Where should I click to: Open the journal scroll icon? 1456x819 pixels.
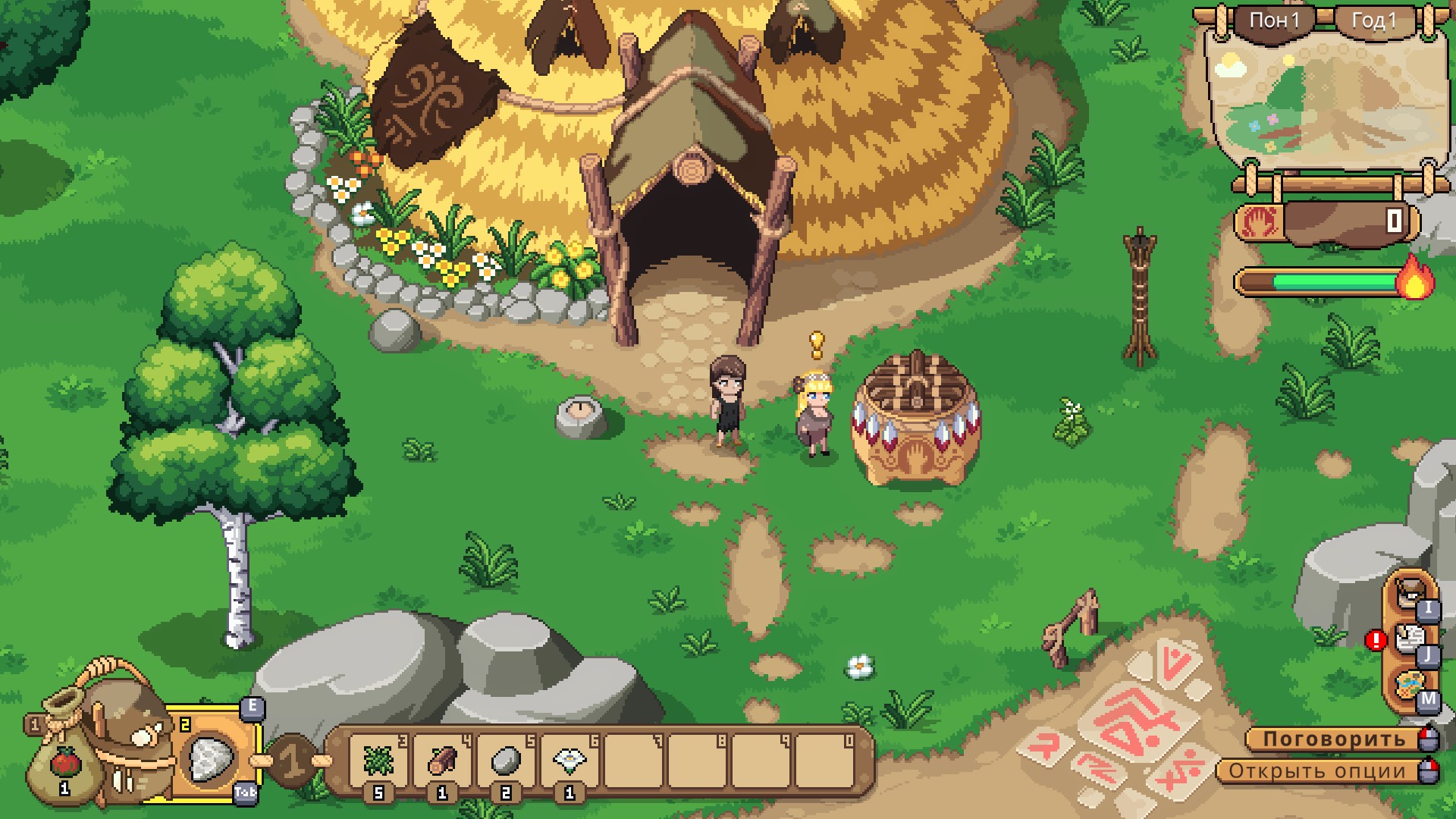tap(1409, 639)
